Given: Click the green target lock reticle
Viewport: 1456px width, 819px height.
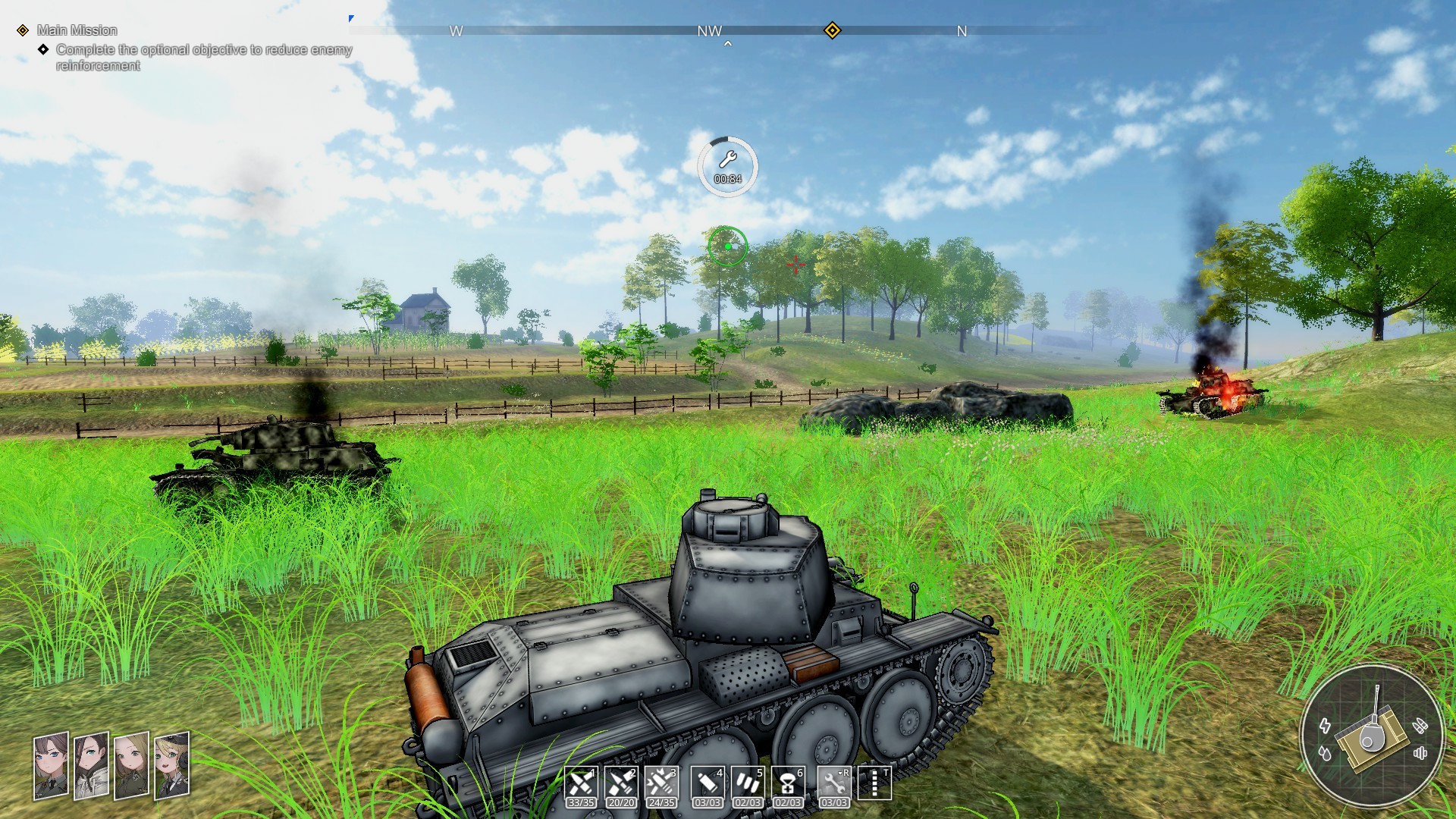Looking at the screenshot, I should [726, 246].
